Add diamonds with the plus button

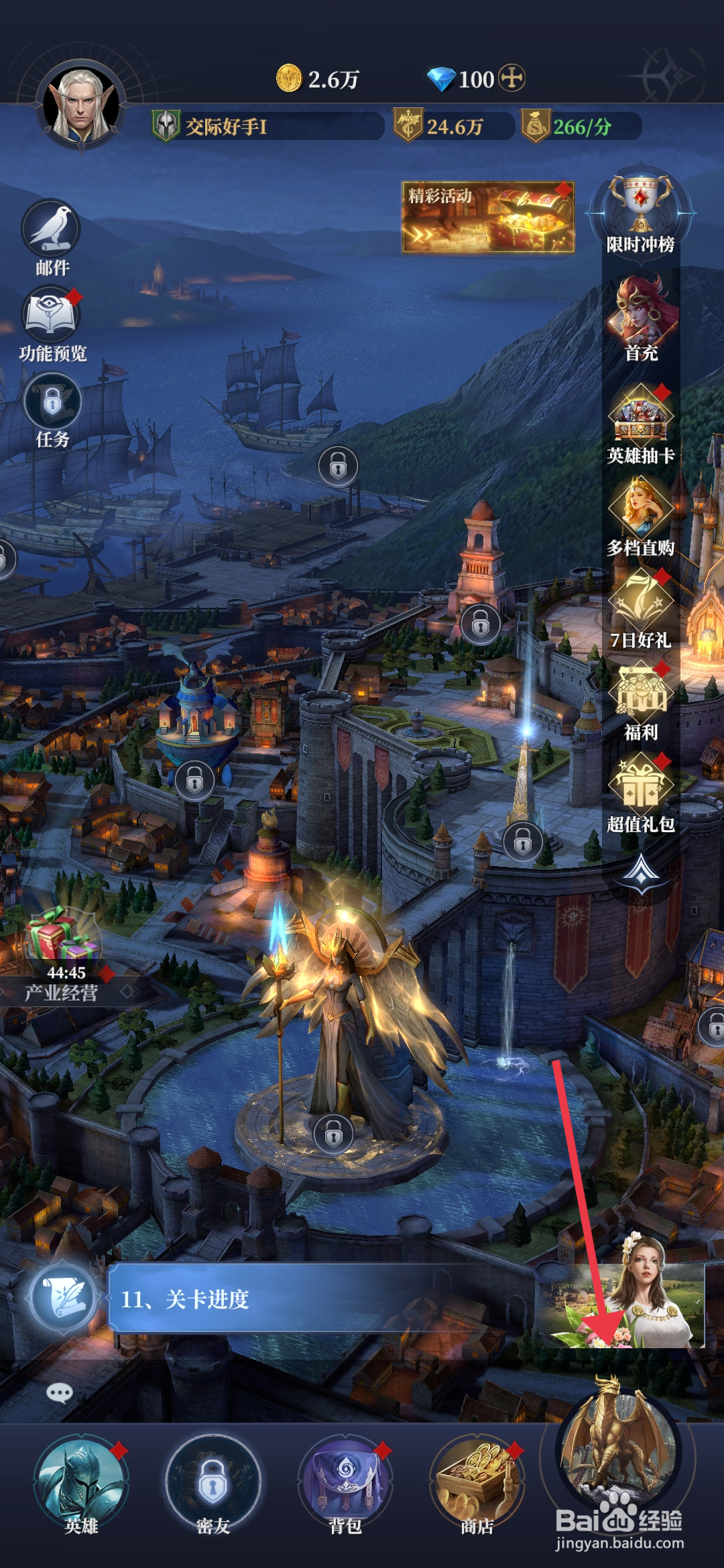coord(513,78)
